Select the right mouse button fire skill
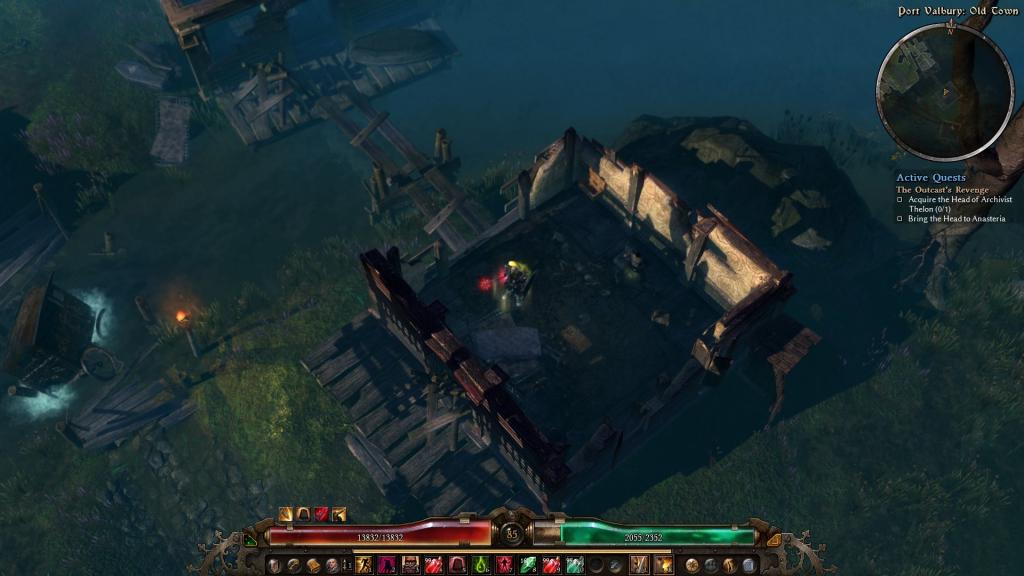Image resolution: width=1024 pixels, height=576 pixels. [662, 566]
